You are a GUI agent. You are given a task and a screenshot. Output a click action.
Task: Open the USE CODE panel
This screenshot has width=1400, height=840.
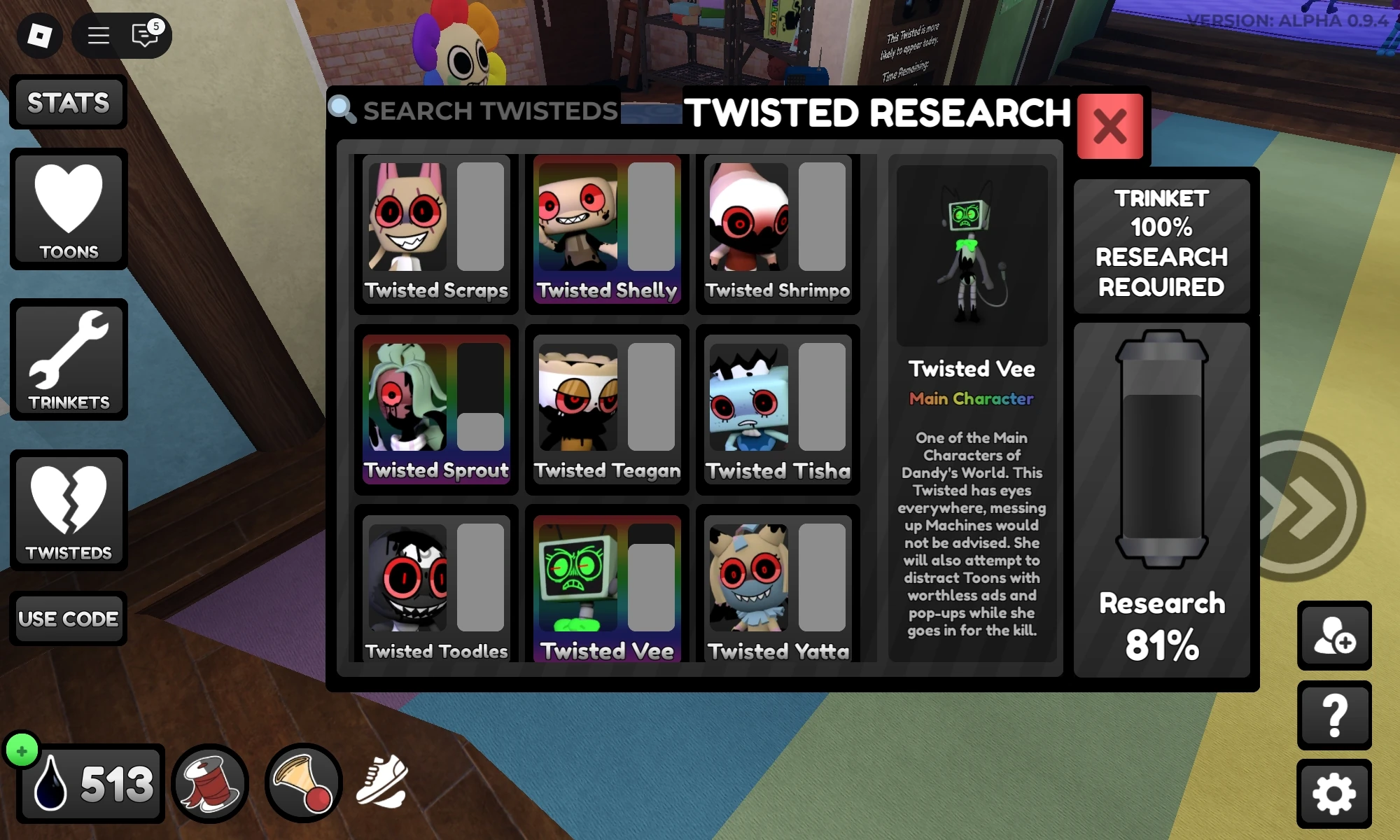click(x=69, y=619)
